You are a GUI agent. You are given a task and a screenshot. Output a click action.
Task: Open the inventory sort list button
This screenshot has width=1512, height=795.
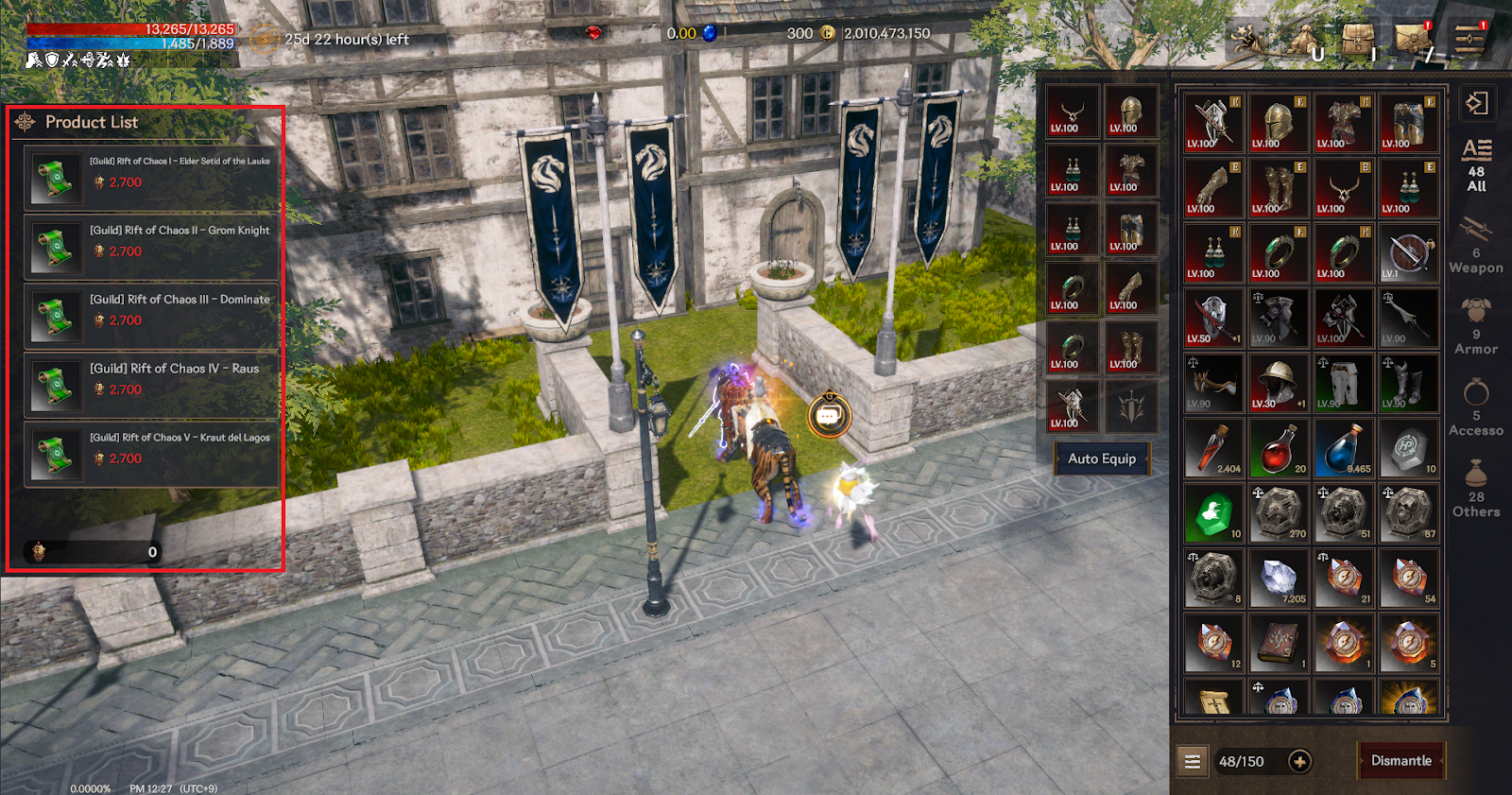pos(1193,762)
